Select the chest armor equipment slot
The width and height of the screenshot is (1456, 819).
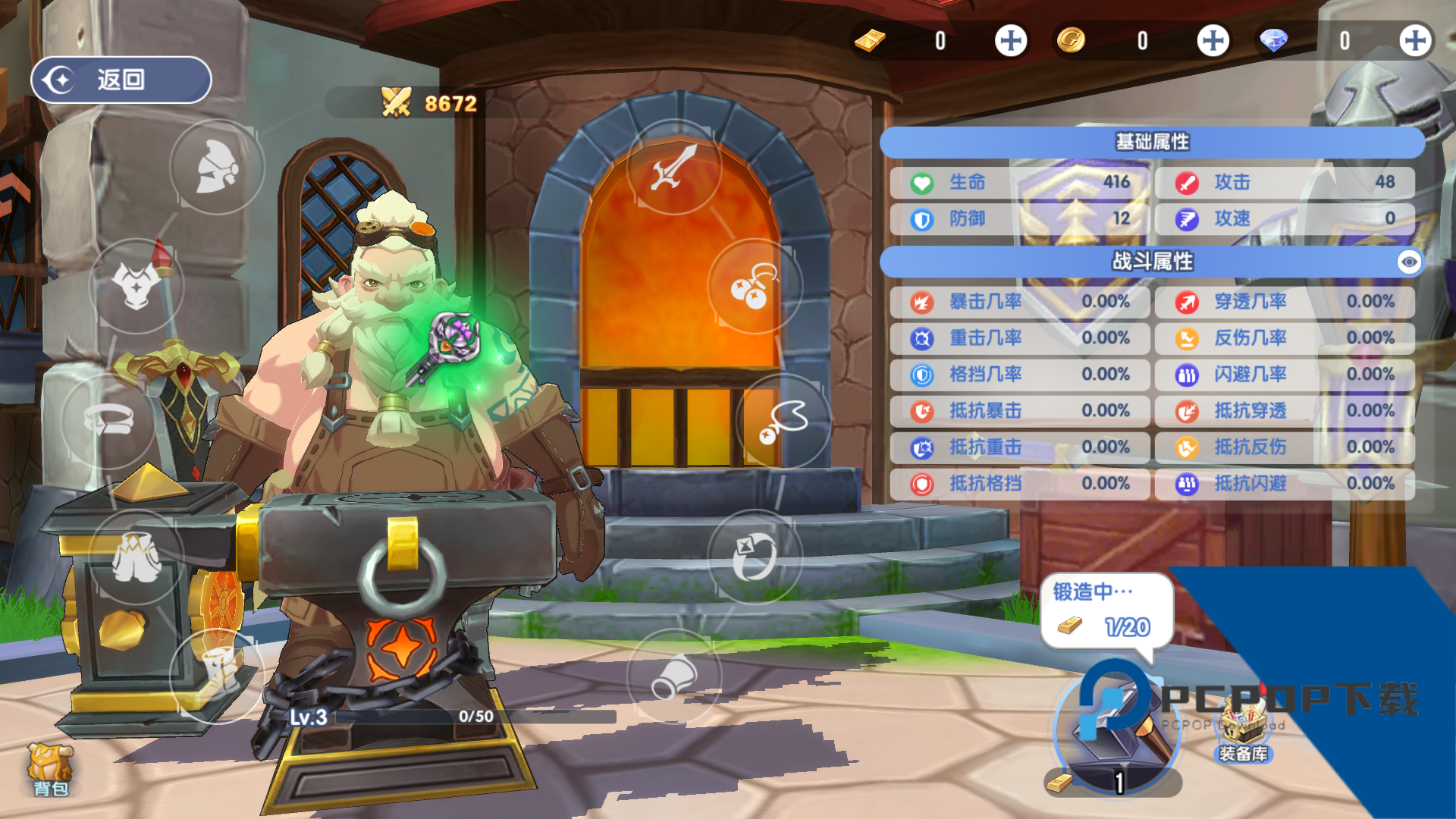pyautogui.click(x=136, y=286)
